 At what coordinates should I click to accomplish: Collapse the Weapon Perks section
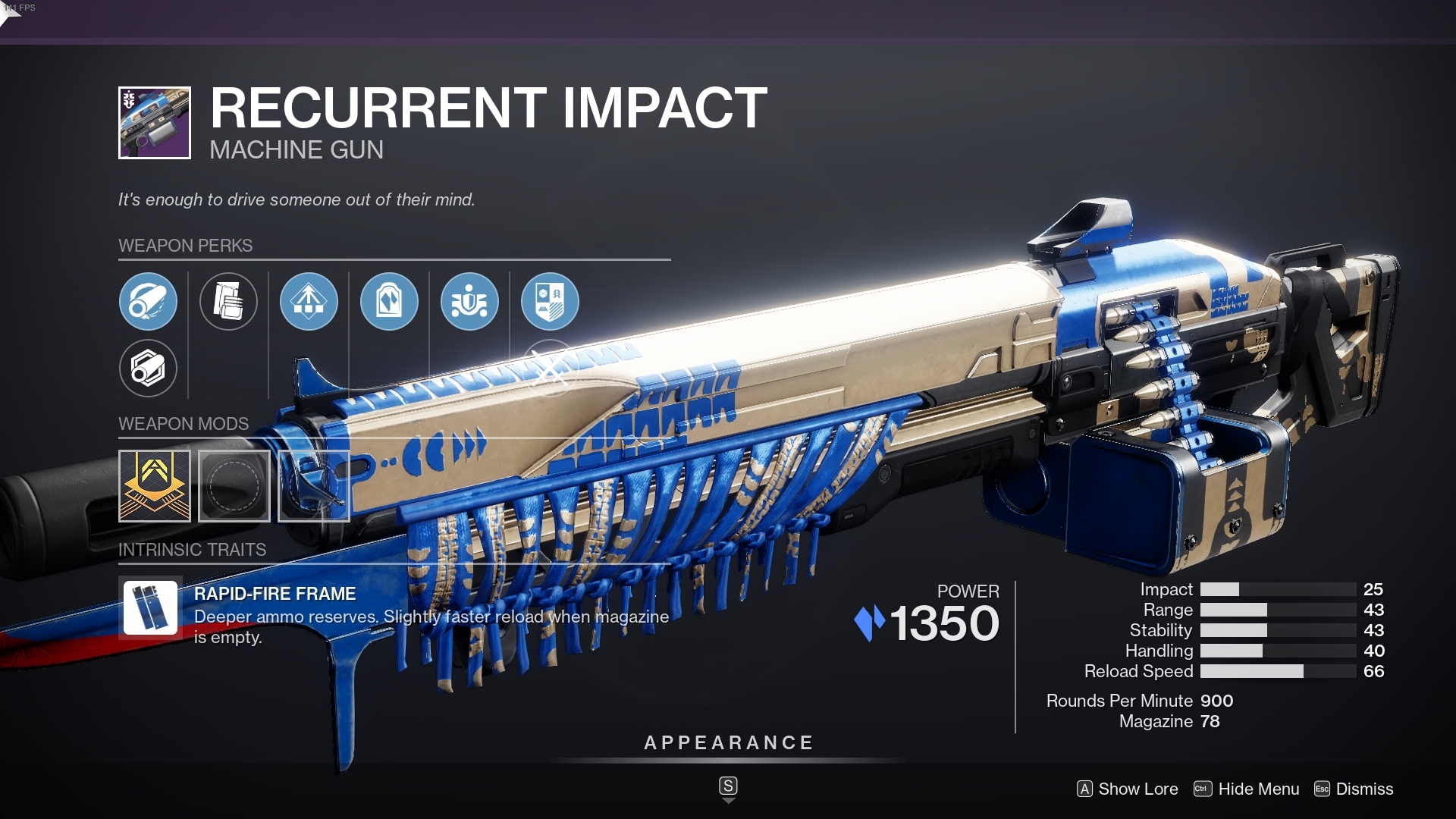pos(187,246)
